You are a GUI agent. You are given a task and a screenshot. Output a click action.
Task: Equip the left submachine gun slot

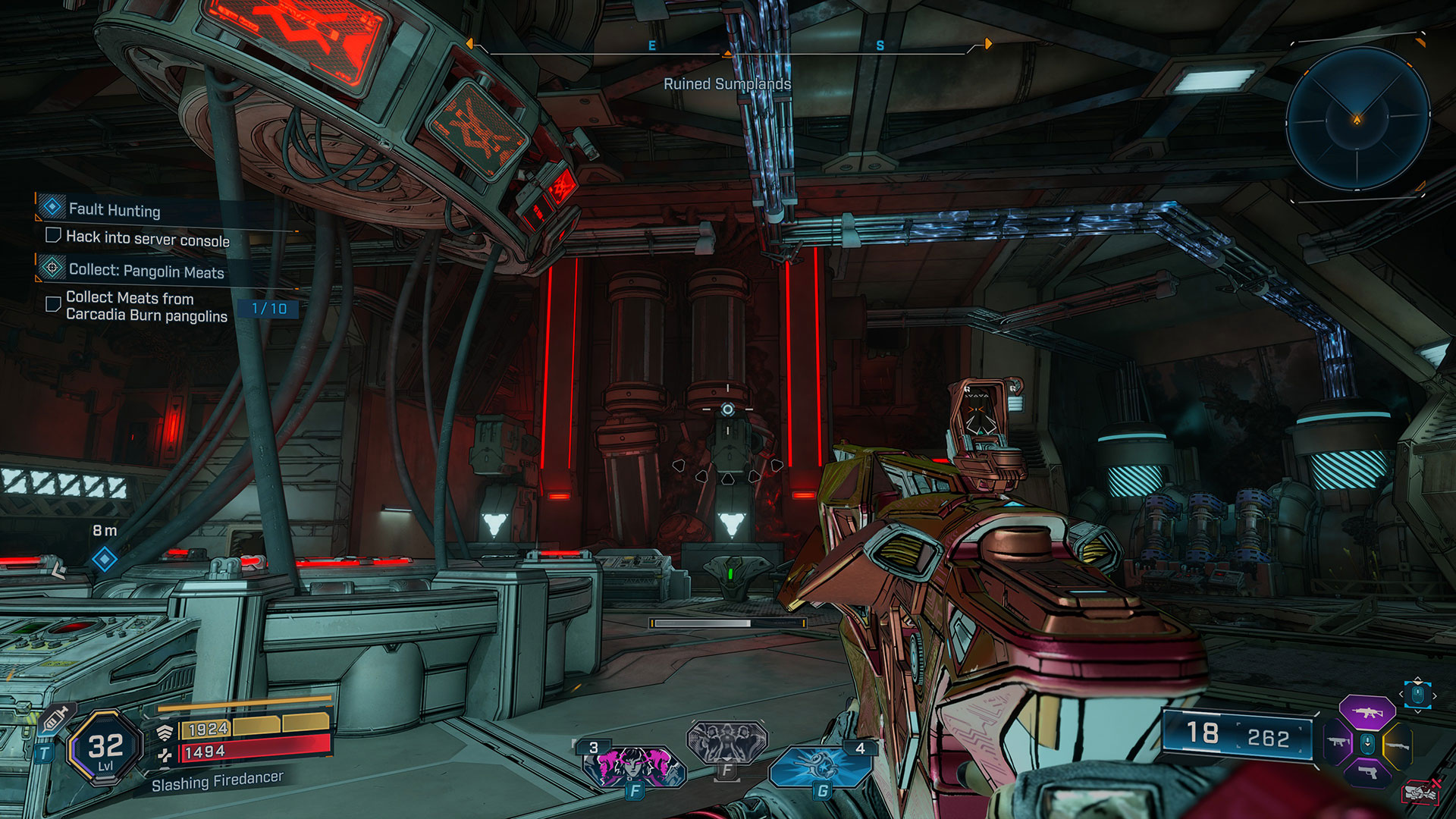click(x=1338, y=742)
